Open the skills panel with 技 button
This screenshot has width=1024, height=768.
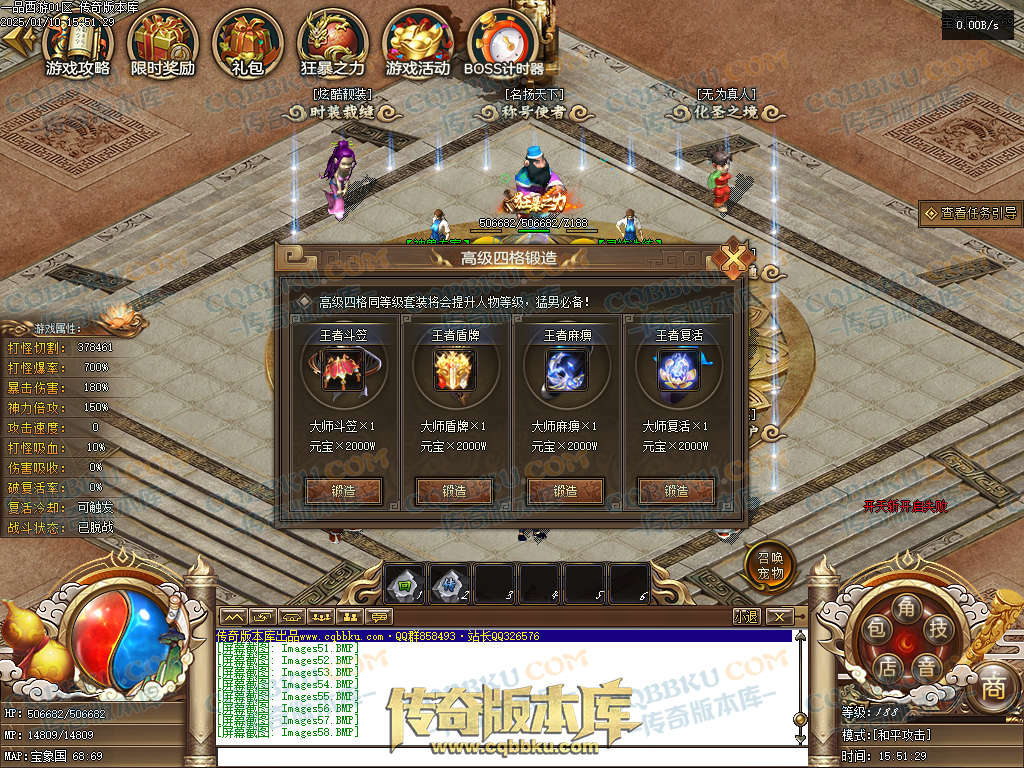click(937, 628)
